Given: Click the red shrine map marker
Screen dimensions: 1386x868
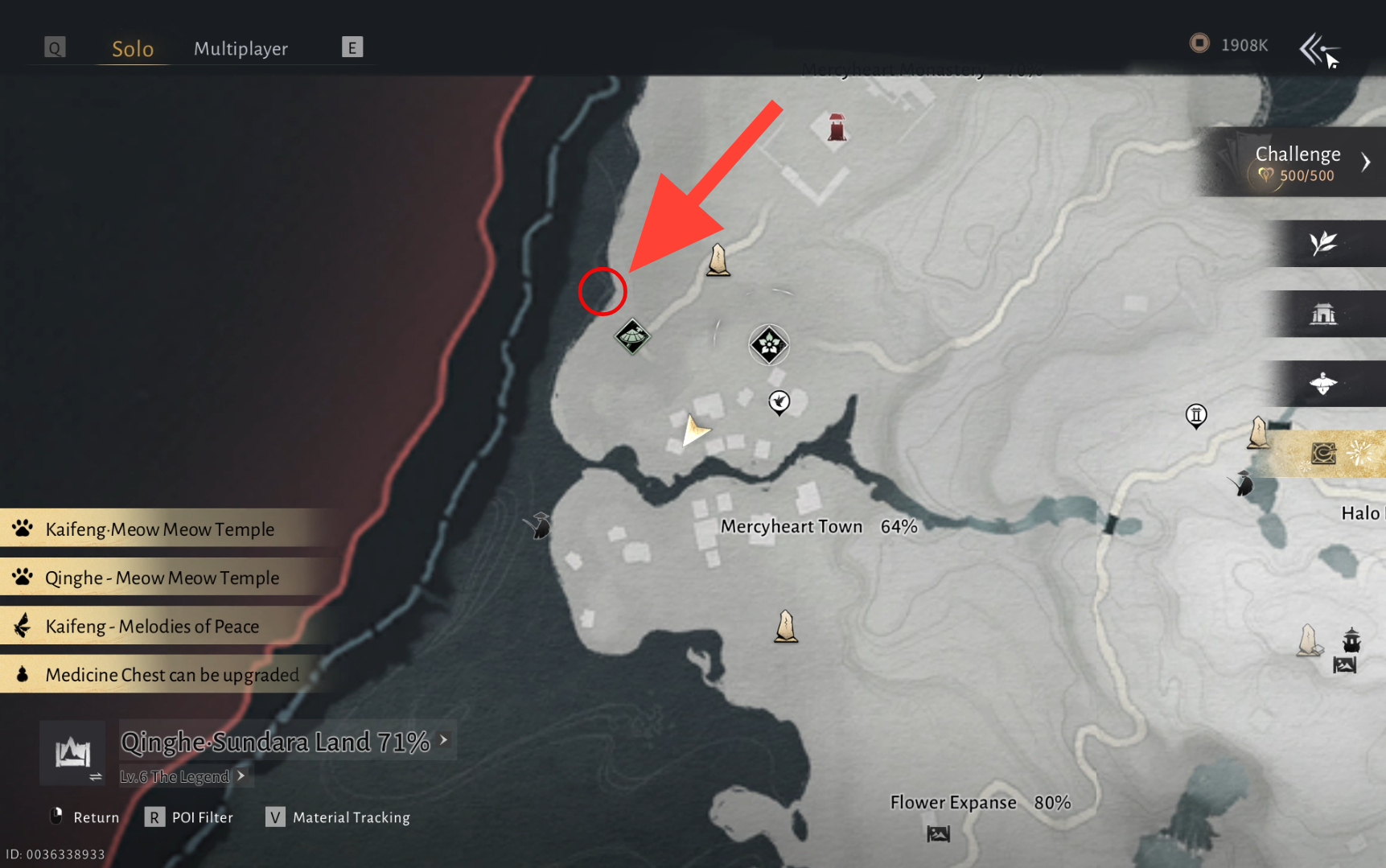Looking at the screenshot, I should point(837,128).
